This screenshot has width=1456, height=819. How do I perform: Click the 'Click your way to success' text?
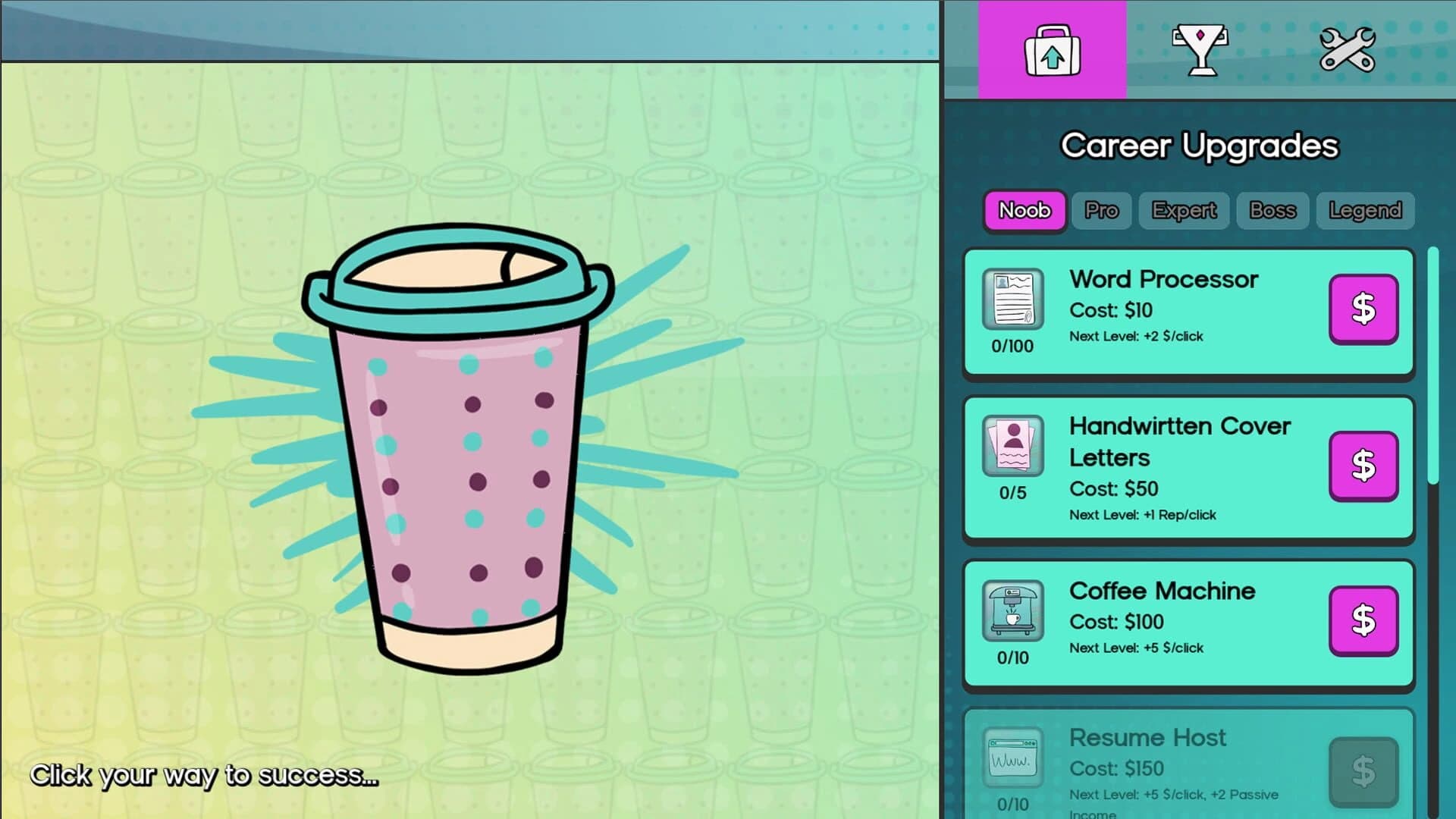point(205,776)
